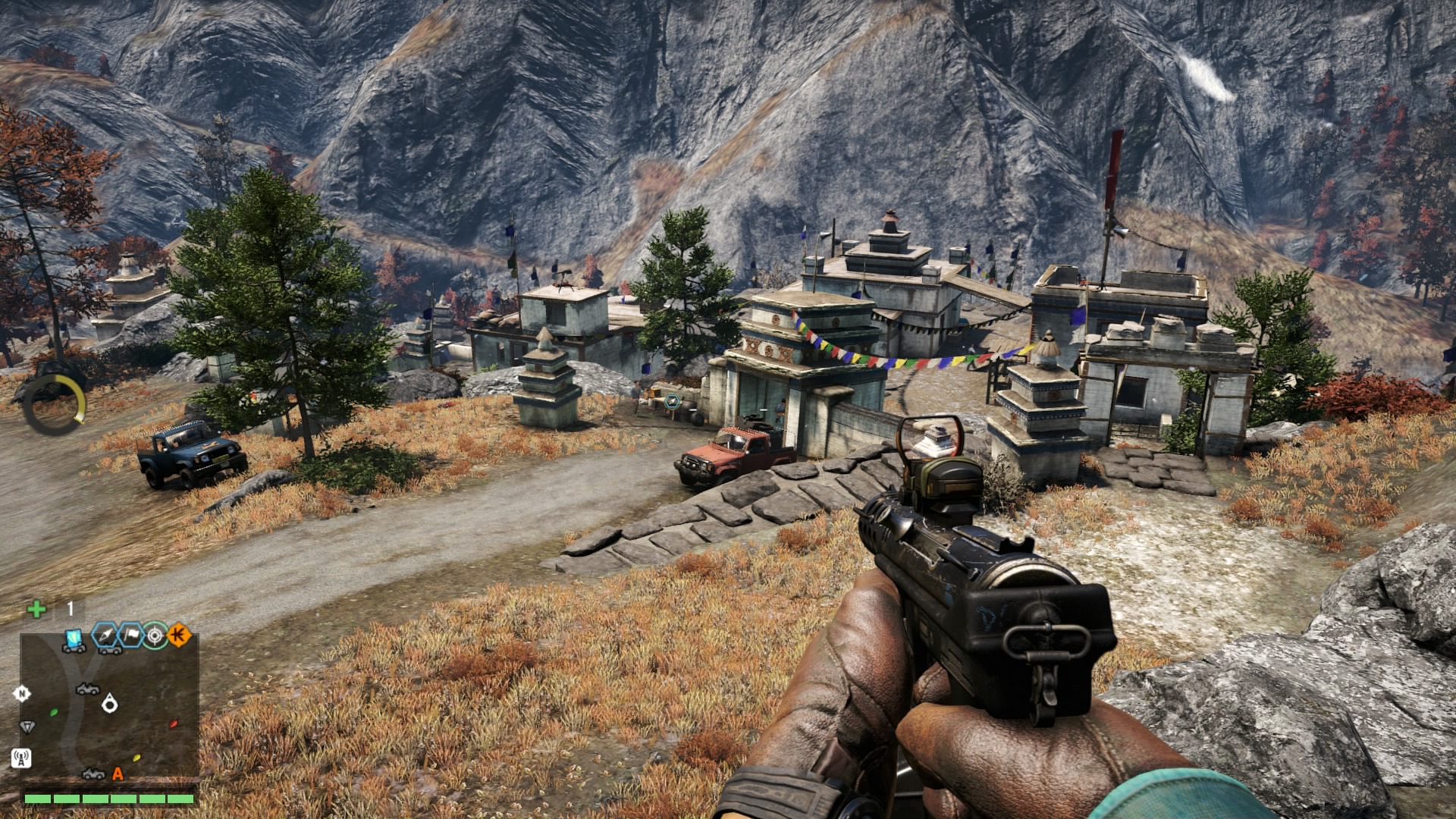Screen dimensions: 1456x819
Task: Select the green leaf marker on minimap
Action: click(x=54, y=712)
